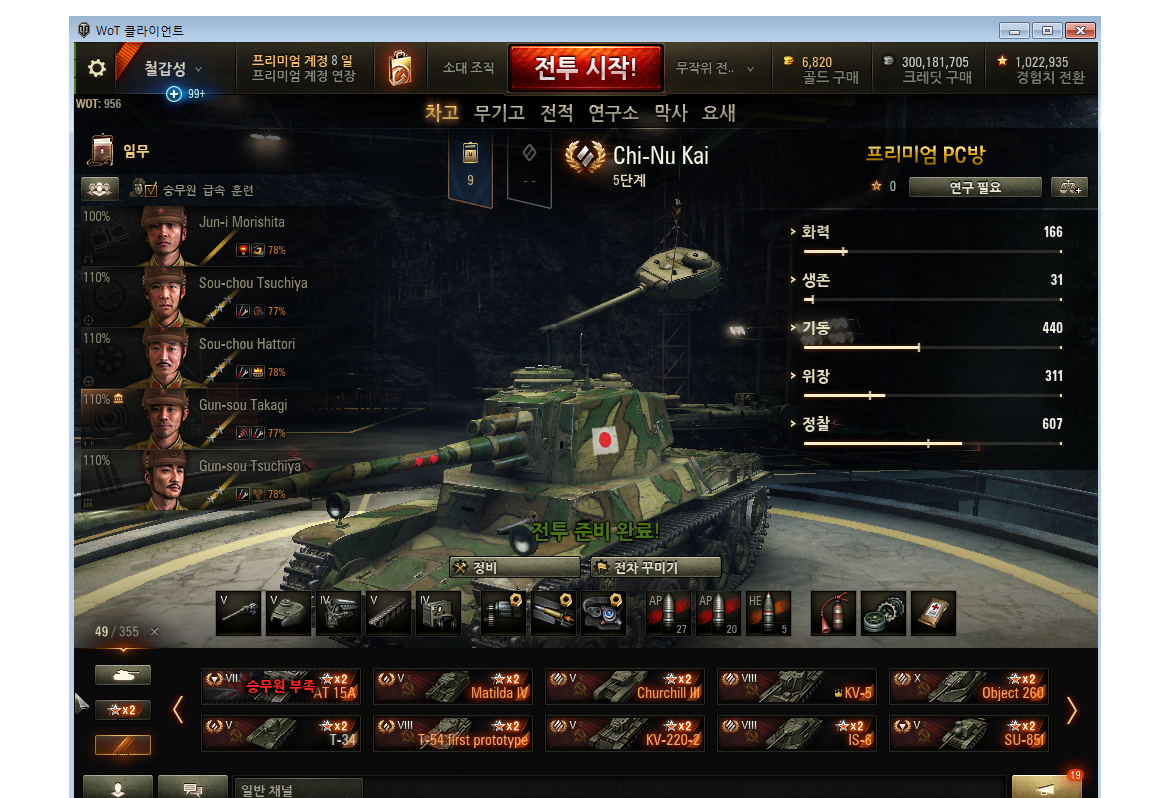Choose the Object 260 tank
The image size is (1152, 798).
tap(969, 686)
